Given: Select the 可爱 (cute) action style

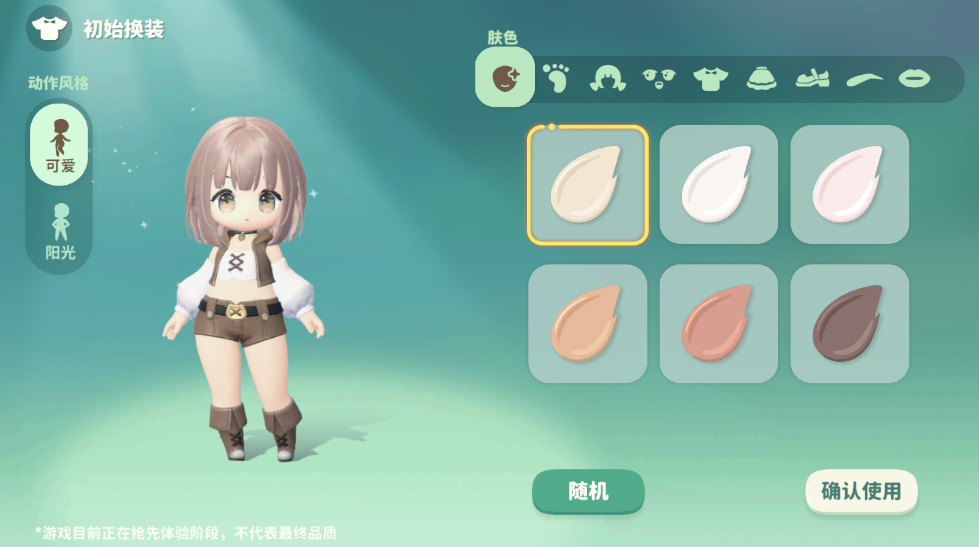Looking at the screenshot, I should (x=60, y=145).
